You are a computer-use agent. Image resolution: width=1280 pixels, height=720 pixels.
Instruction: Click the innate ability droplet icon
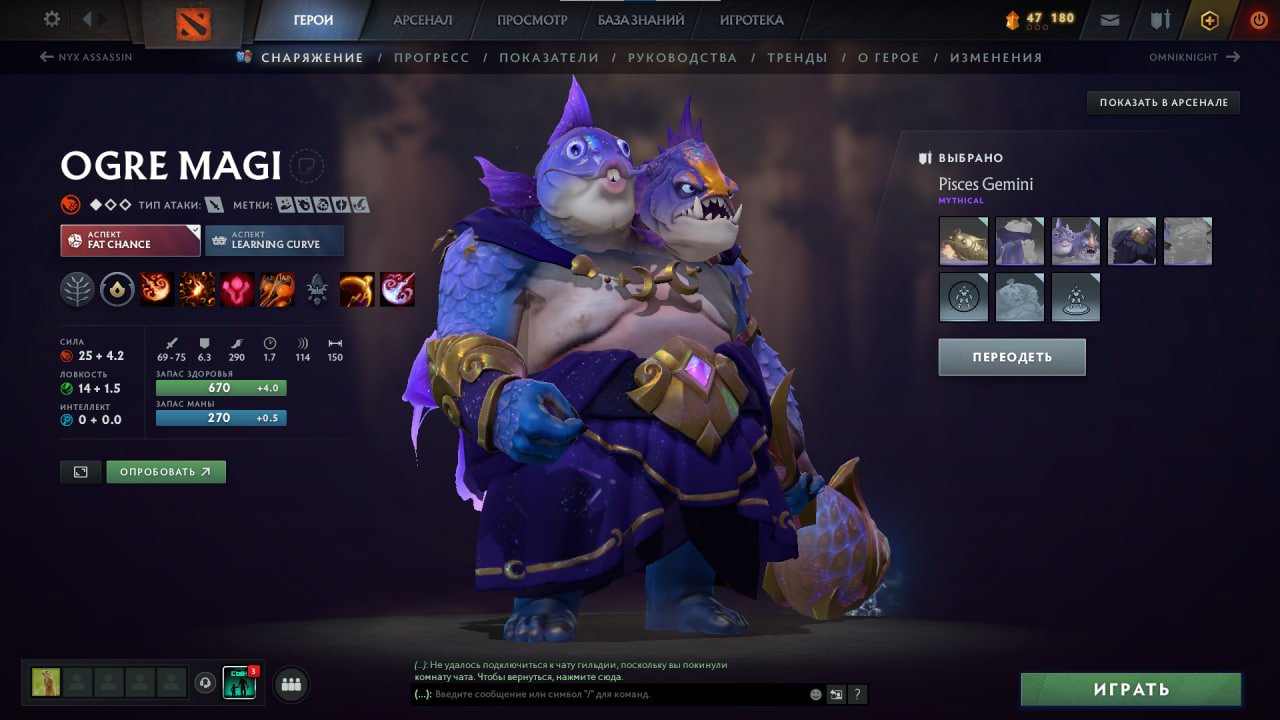coord(117,290)
